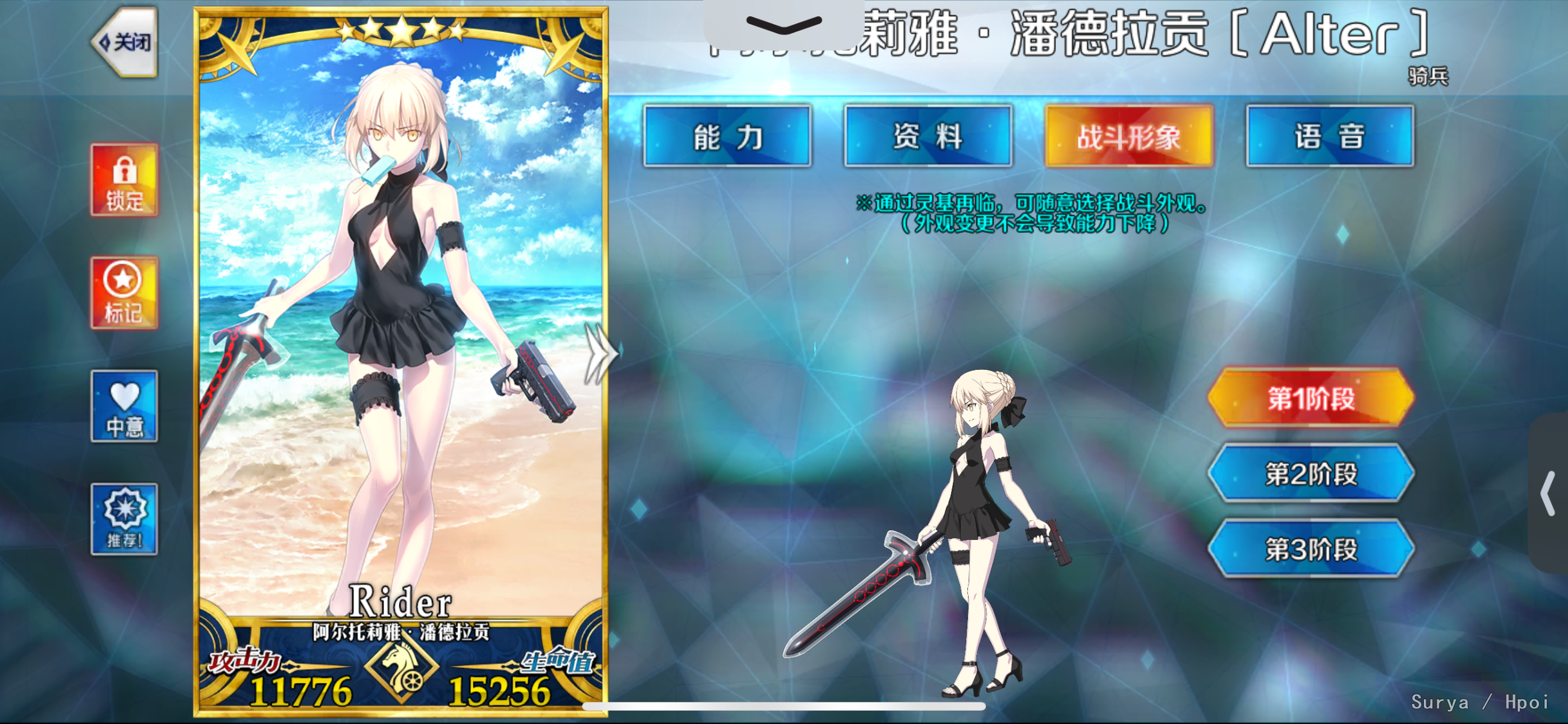Viewport: 1568px width, 724px height.
Task: Switch to the 能力 abilities tab
Action: coord(727,136)
